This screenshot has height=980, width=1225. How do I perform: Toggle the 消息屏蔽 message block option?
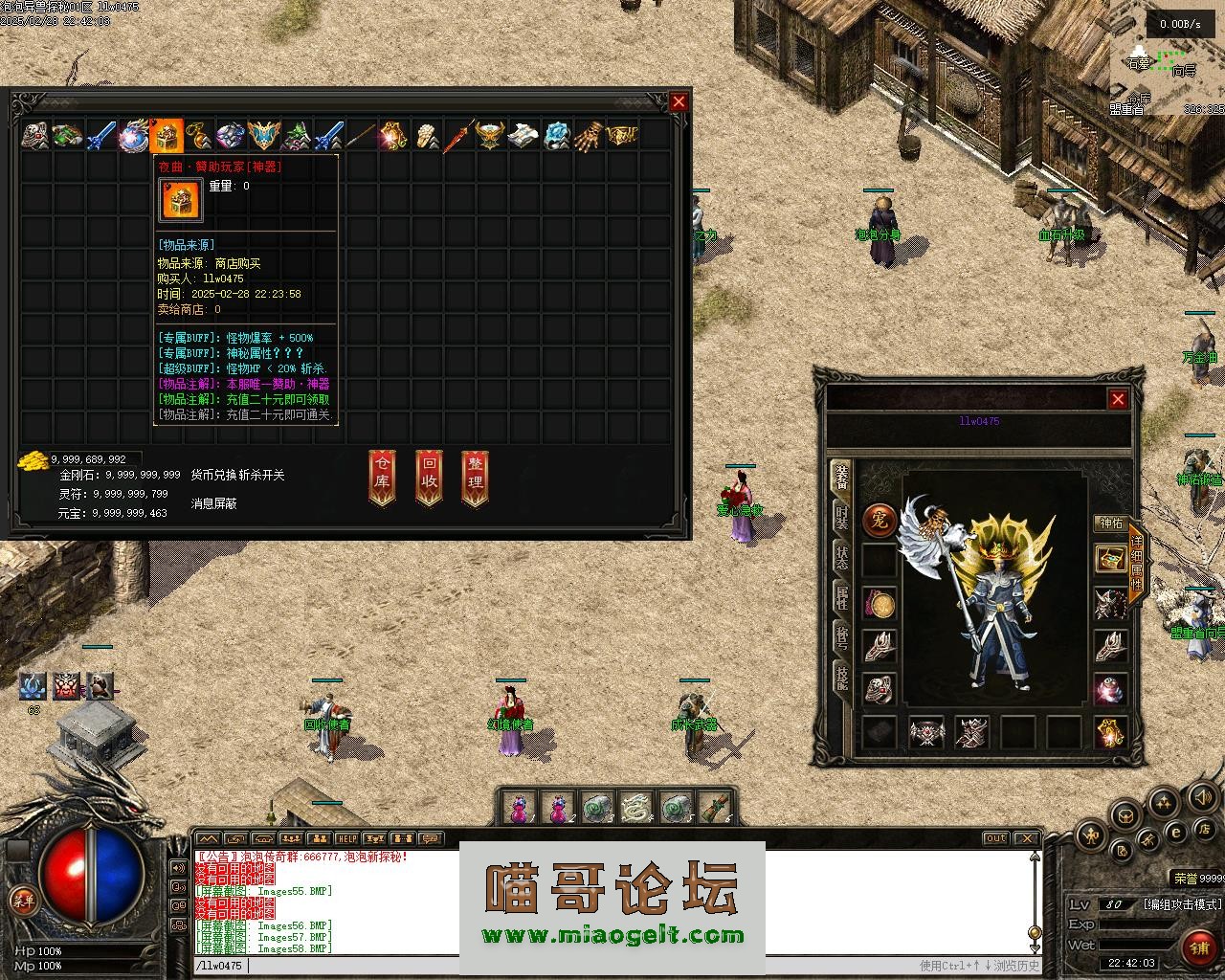pos(213,503)
